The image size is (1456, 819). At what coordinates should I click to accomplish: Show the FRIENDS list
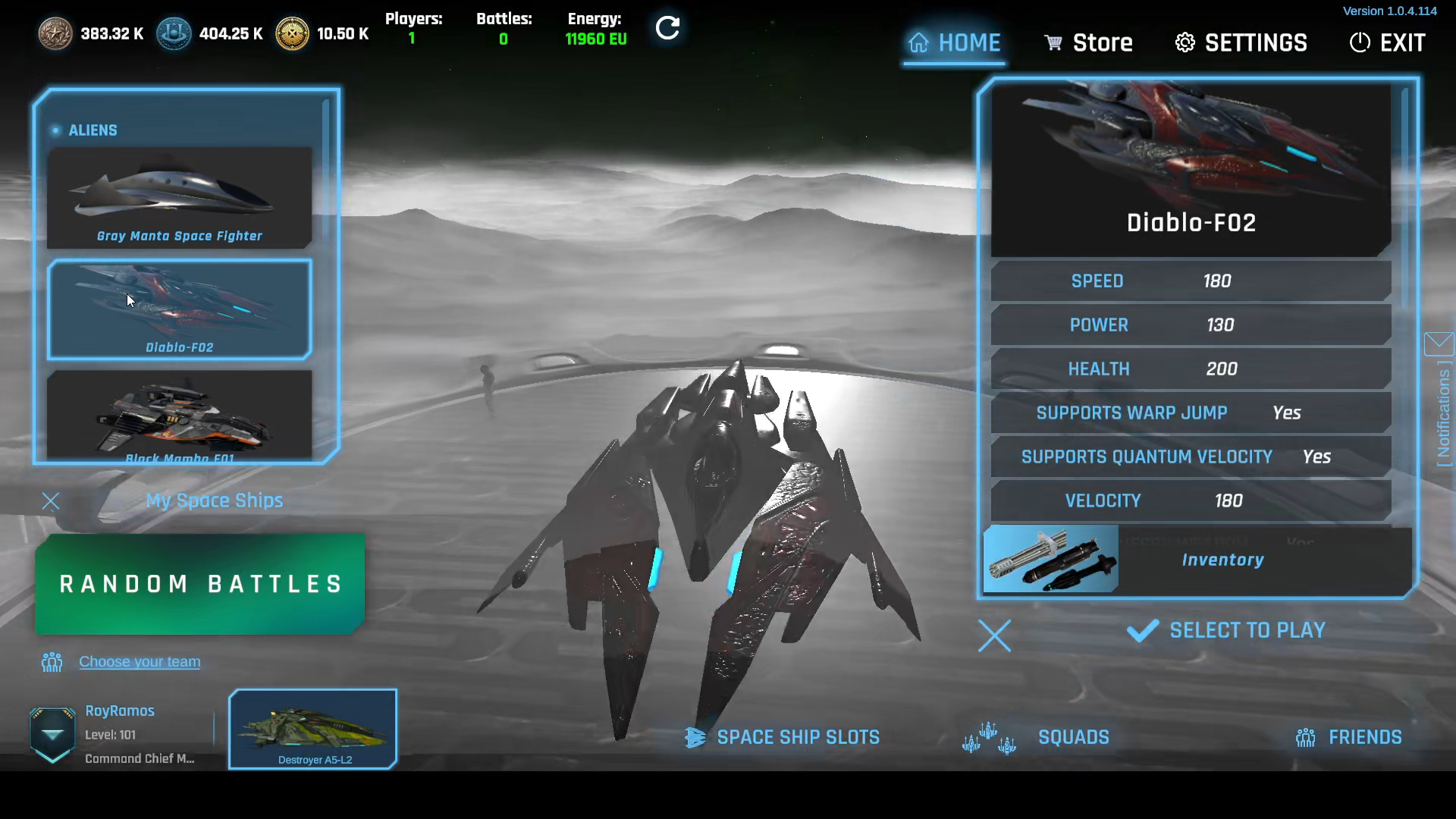point(1349,737)
